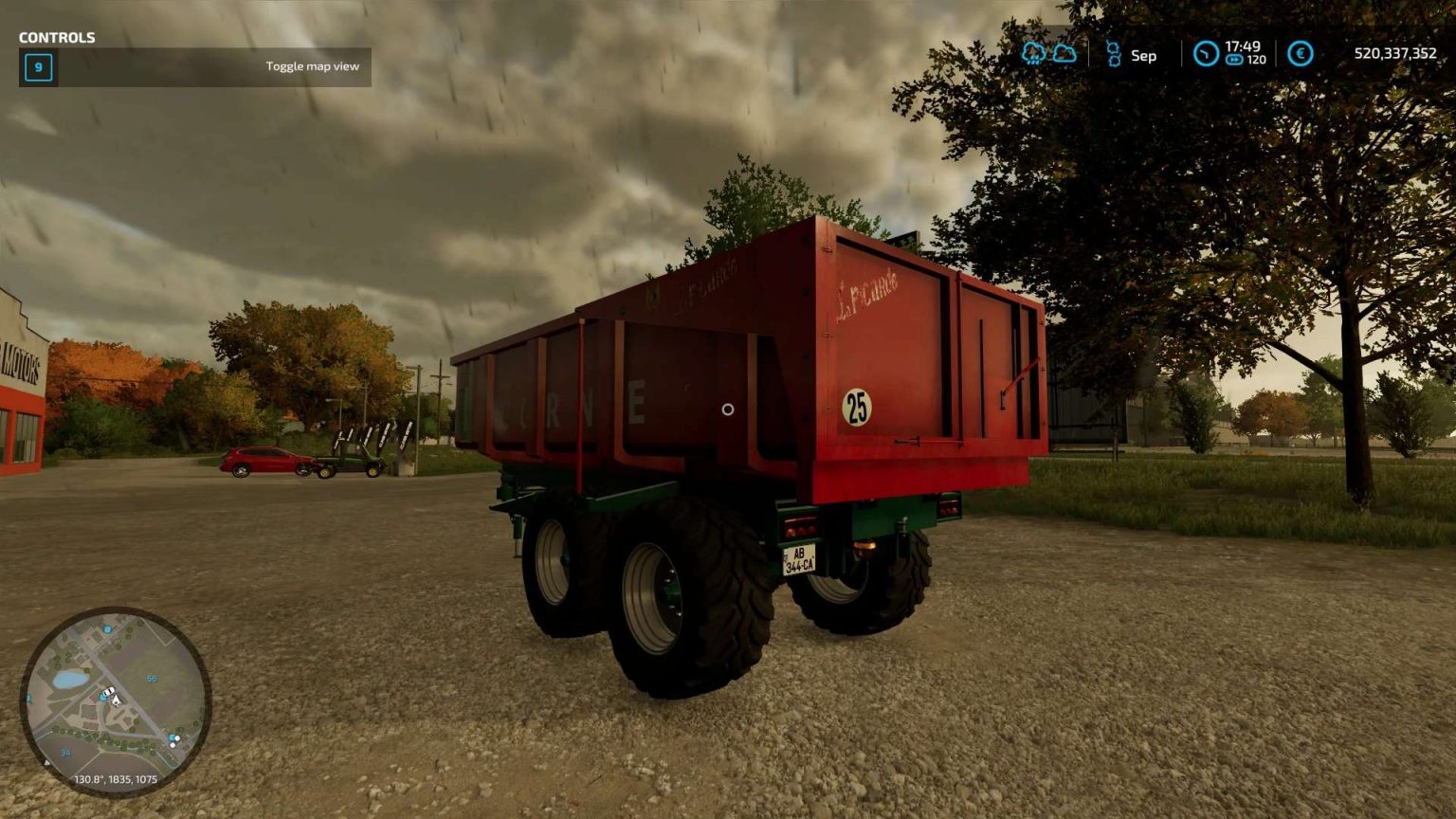Viewport: 1456px width, 819px height.
Task: Toggle map view
Action: (x=313, y=66)
